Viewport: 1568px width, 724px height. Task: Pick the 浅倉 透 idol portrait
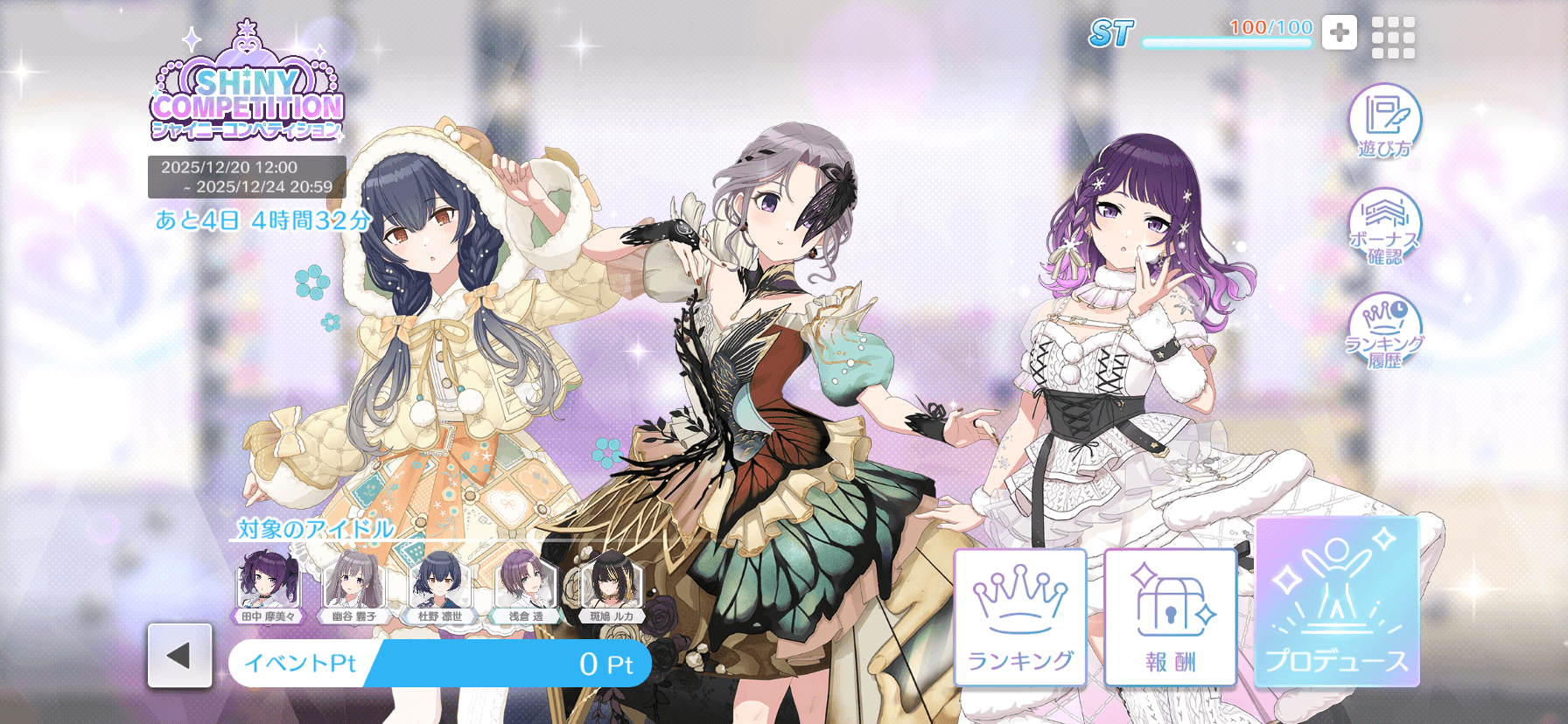tap(525, 584)
